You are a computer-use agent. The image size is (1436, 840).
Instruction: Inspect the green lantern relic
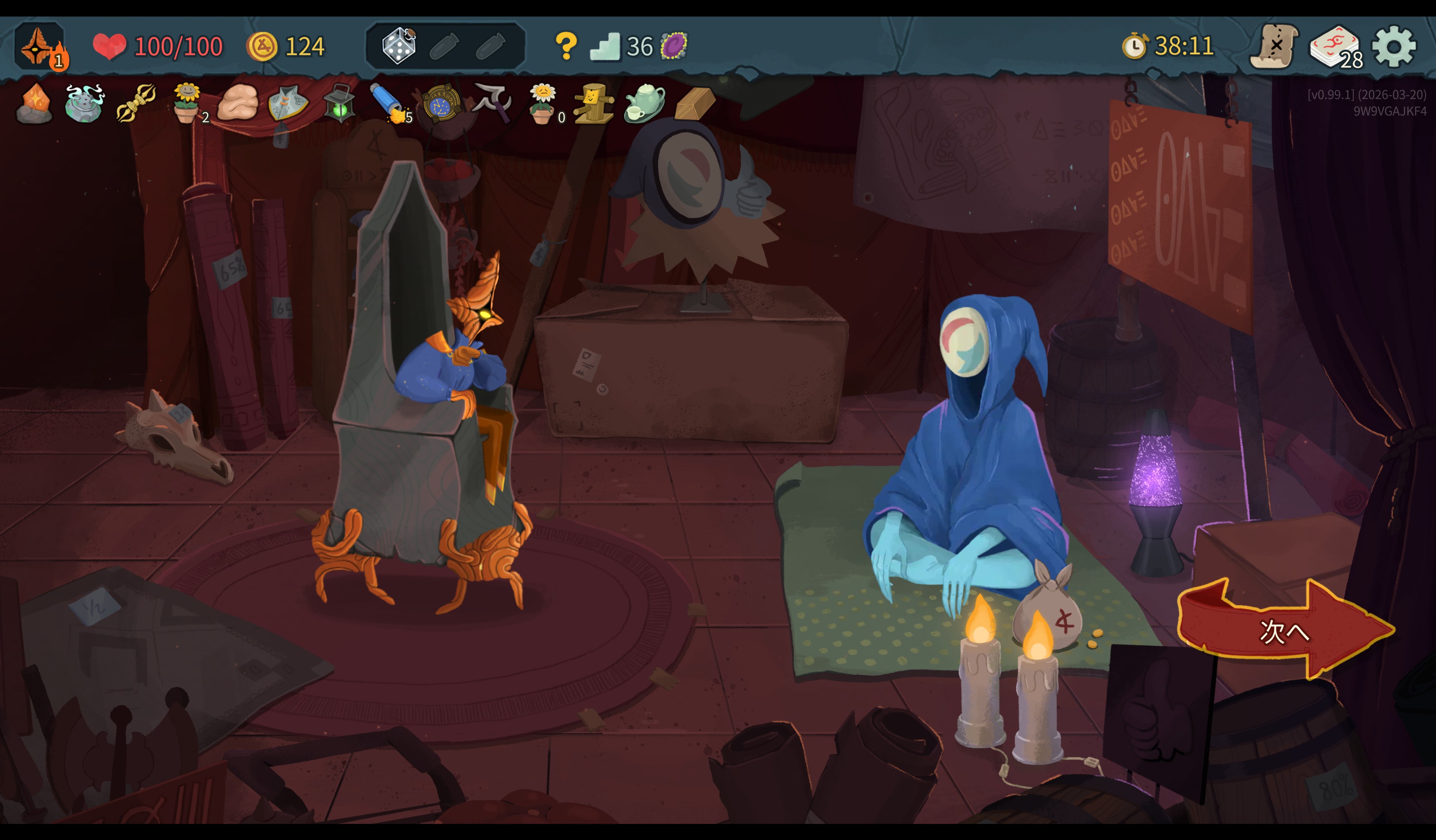(x=340, y=104)
